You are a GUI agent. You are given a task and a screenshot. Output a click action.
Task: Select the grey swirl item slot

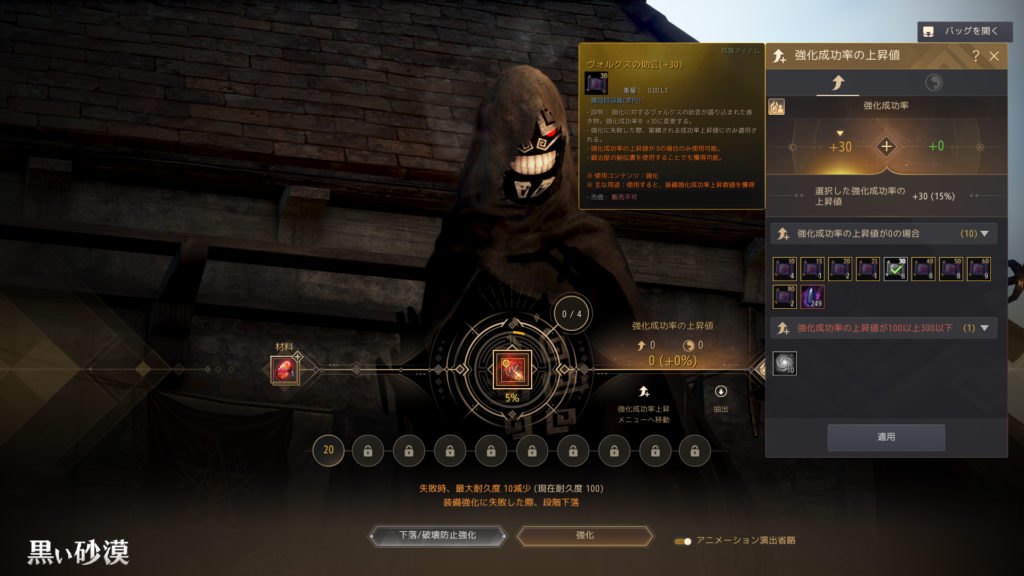tap(785, 364)
